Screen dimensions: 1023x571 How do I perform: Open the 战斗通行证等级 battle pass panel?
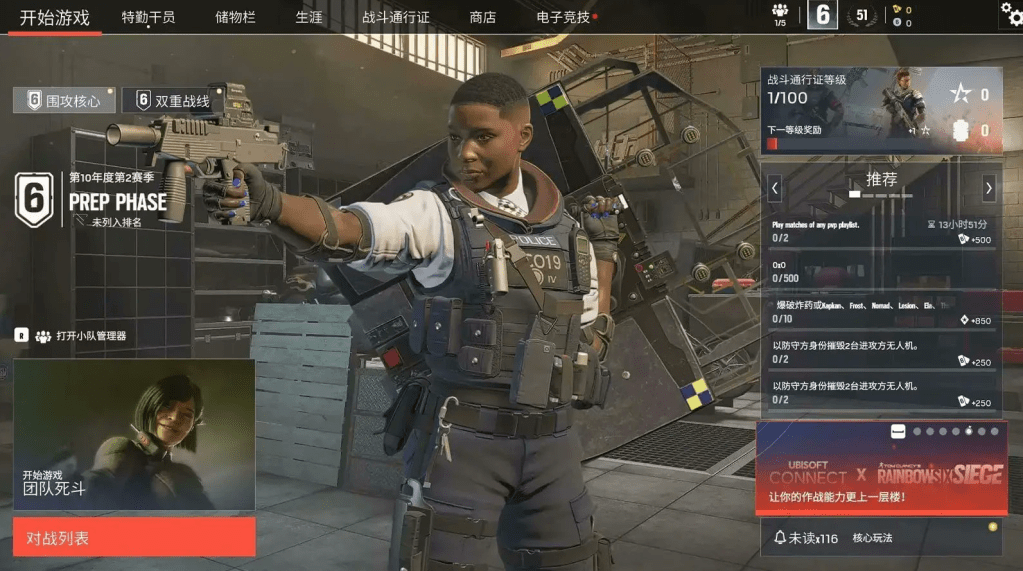(881, 110)
